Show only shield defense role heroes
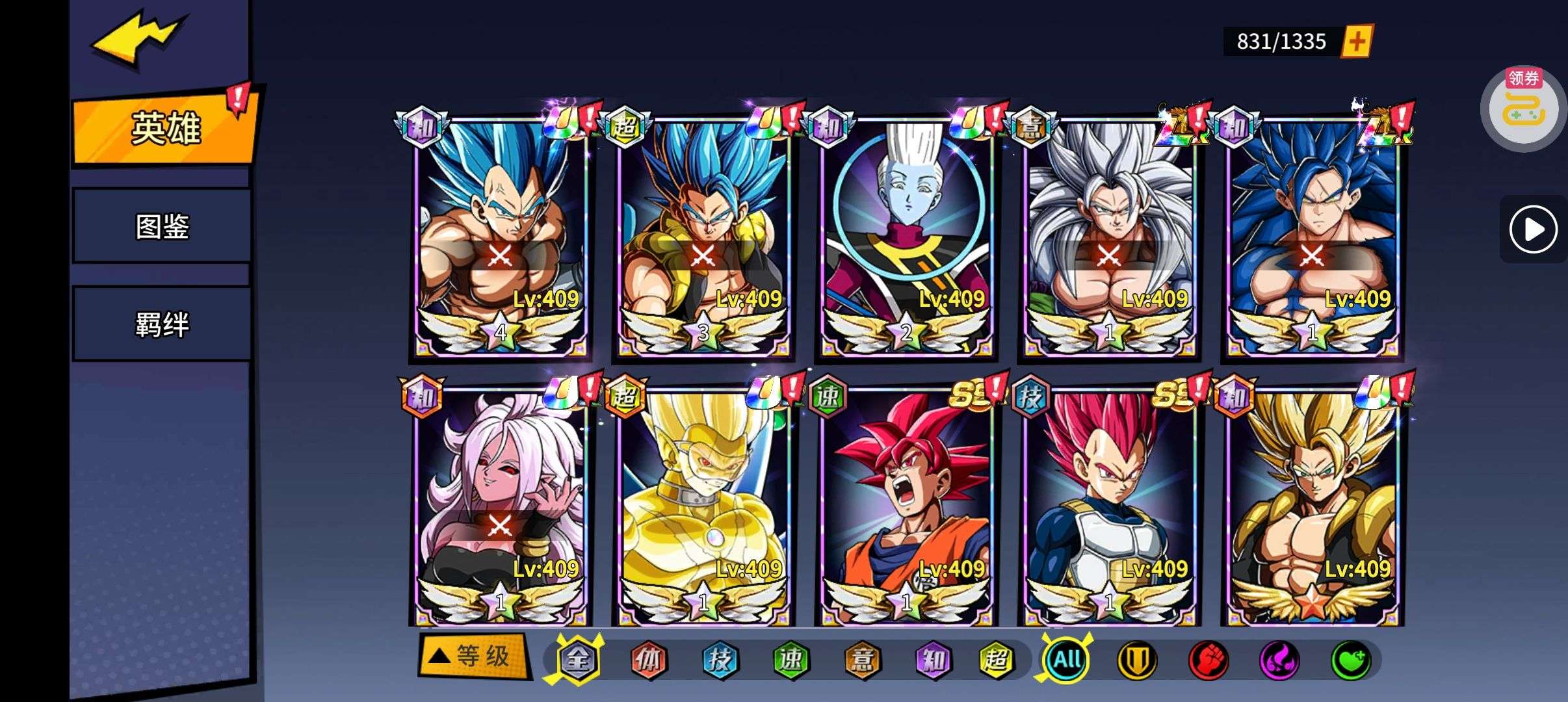Screen dimensions: 1568x702 click(1137, 660)
